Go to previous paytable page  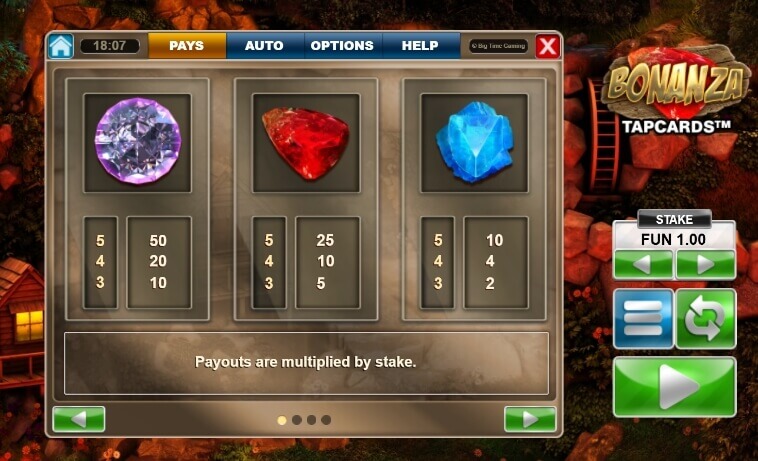point(79,419)
